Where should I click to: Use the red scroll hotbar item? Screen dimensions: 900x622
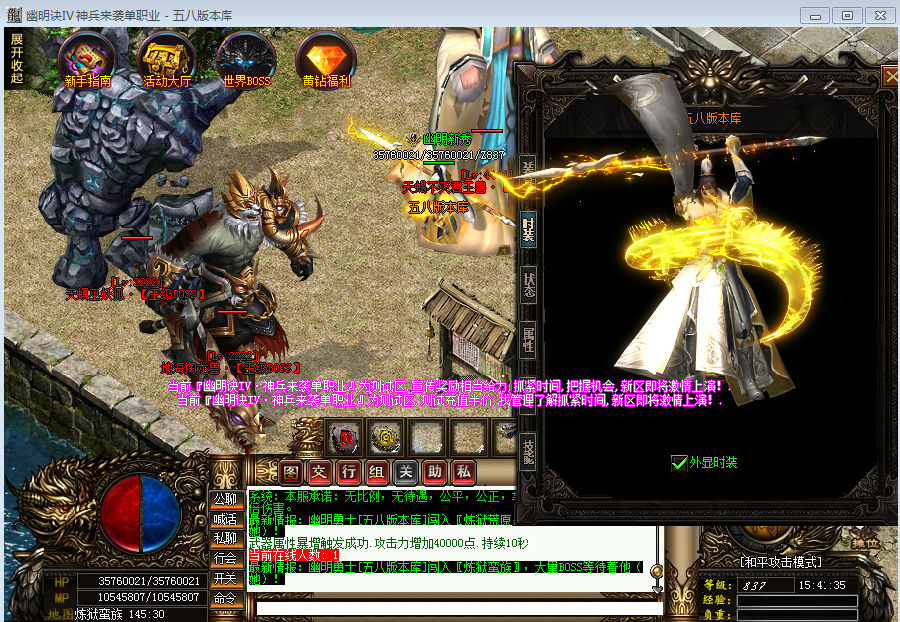tap(346, 436)
